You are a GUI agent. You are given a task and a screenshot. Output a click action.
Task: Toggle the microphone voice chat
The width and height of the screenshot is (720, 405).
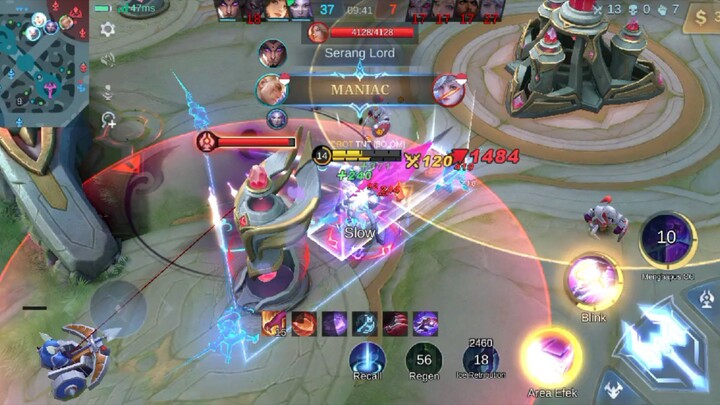pyautogui.click(x=108, y=92)
